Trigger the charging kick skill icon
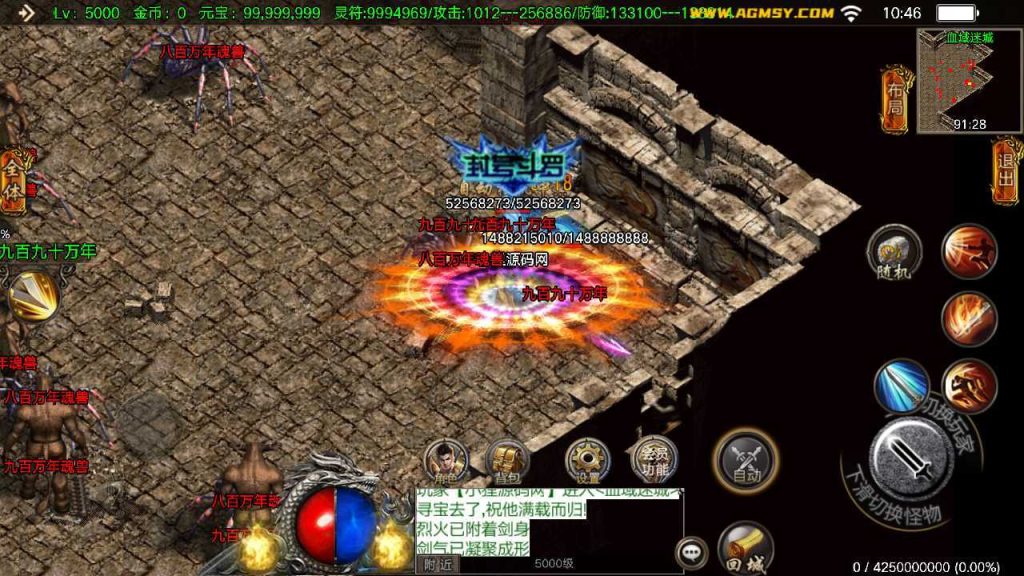1024x576 pixels. click(969, 251)
